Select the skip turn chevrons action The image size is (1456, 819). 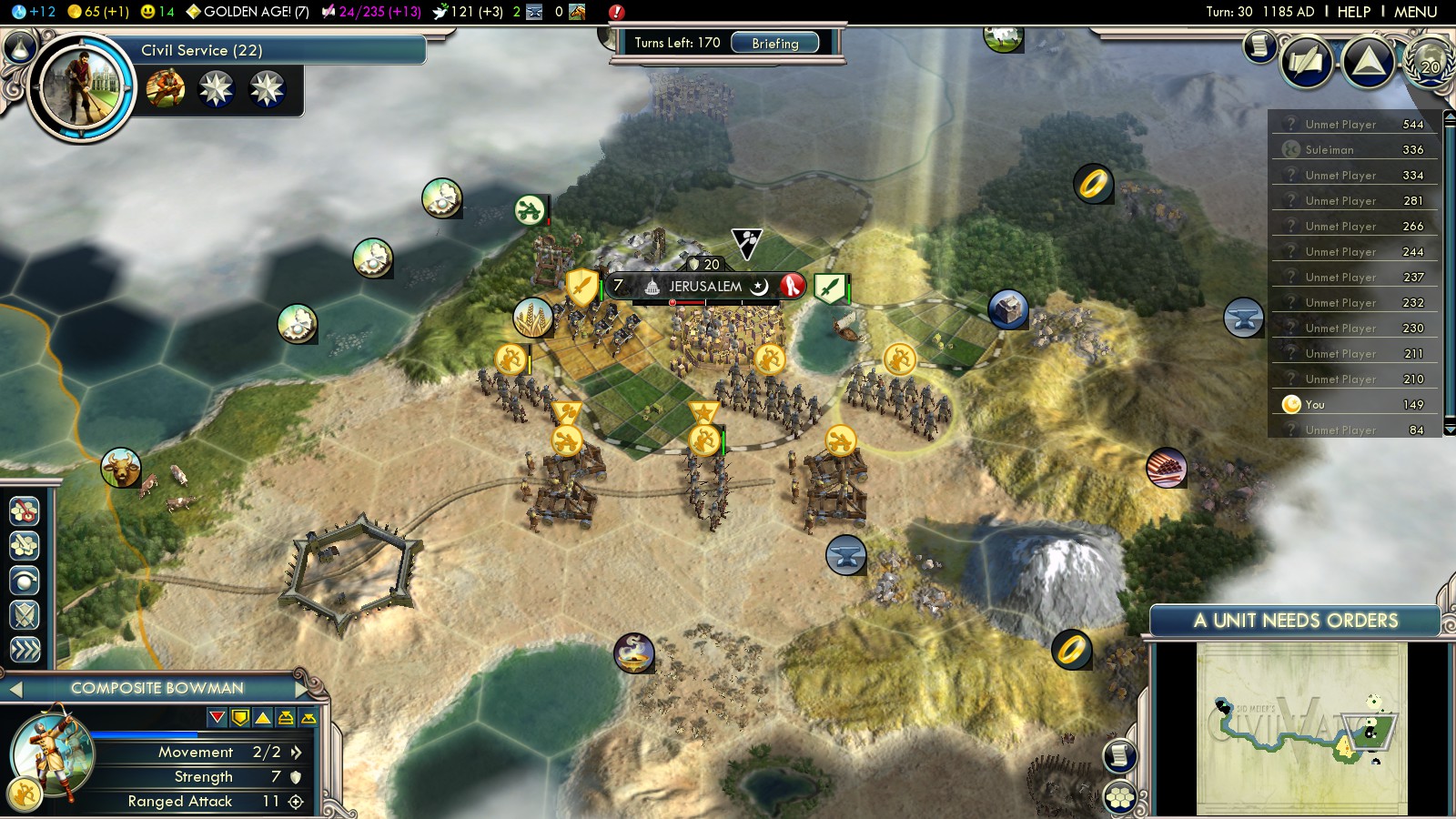click(25, 649)
